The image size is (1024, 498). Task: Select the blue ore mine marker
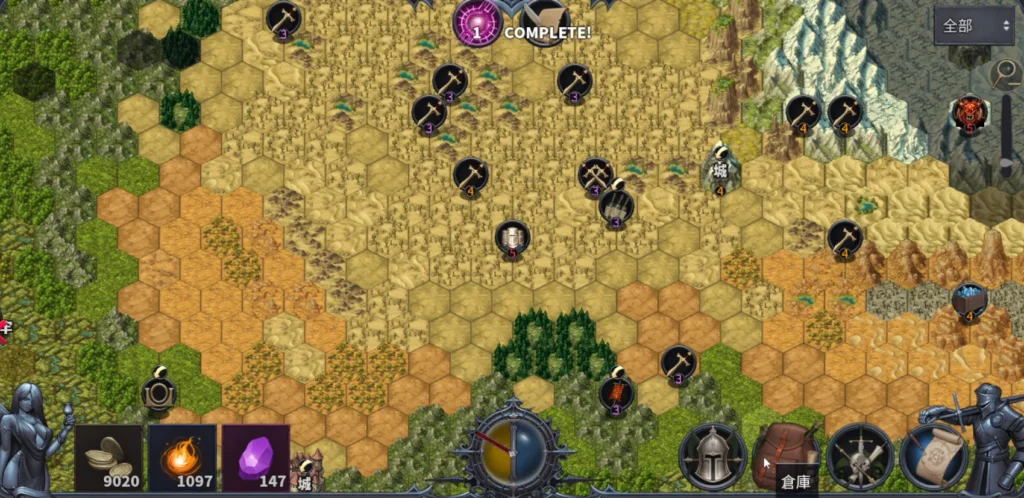coord(969,300)
